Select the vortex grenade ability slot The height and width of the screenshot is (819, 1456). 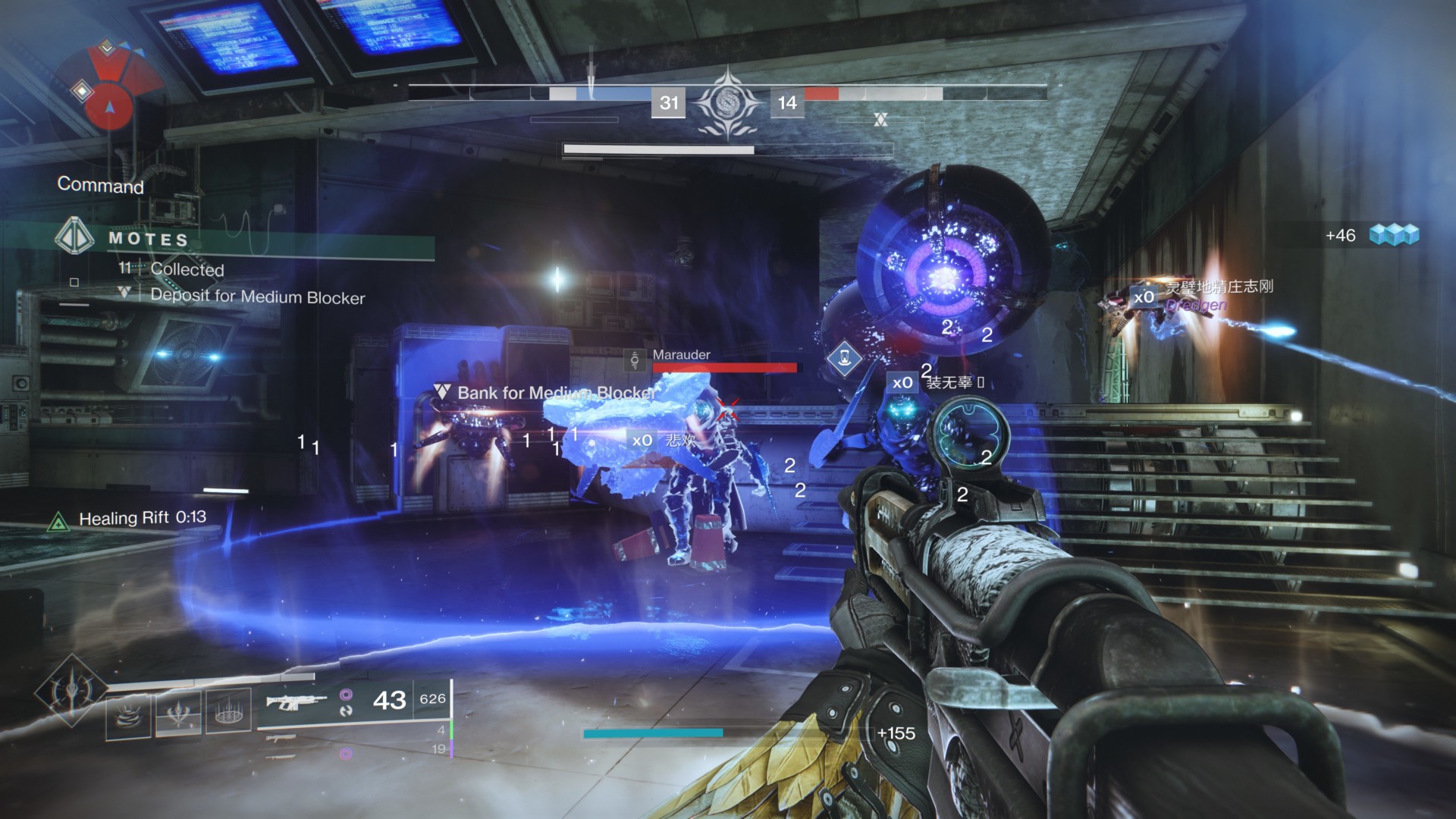click(128, 714)
